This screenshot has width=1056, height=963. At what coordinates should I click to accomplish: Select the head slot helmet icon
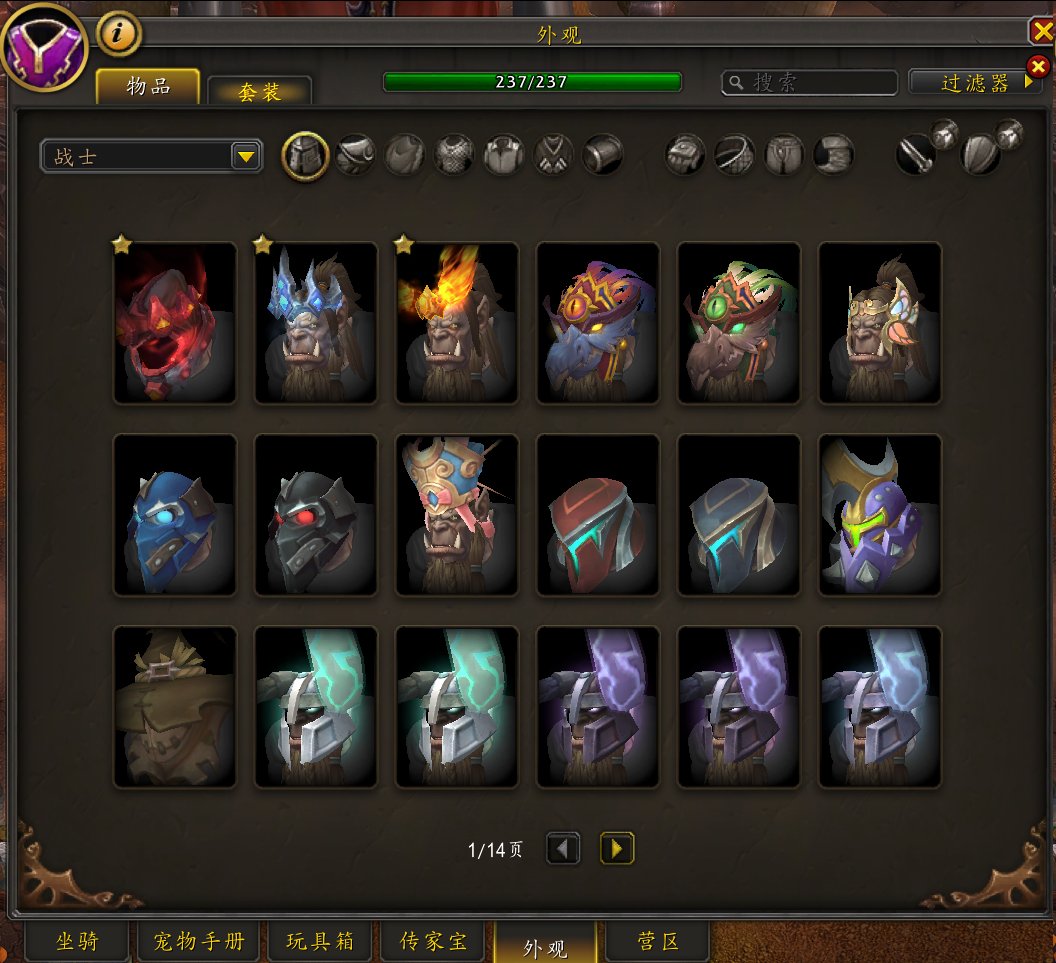(306, 156)
